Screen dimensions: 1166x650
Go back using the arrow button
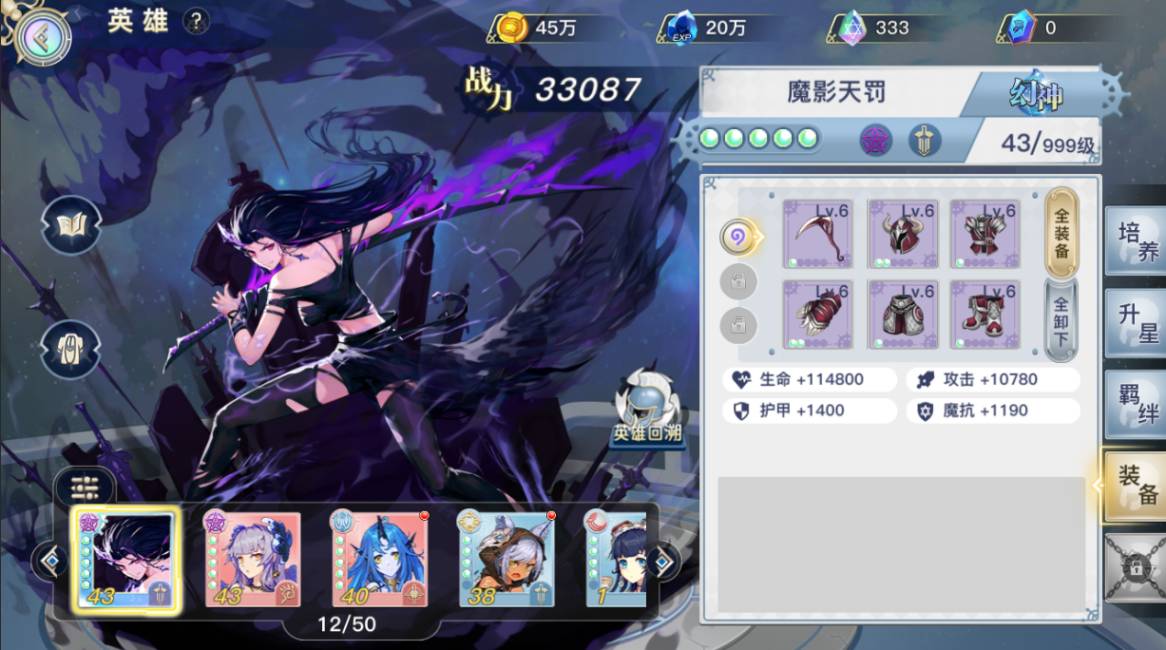click(42, 37)
